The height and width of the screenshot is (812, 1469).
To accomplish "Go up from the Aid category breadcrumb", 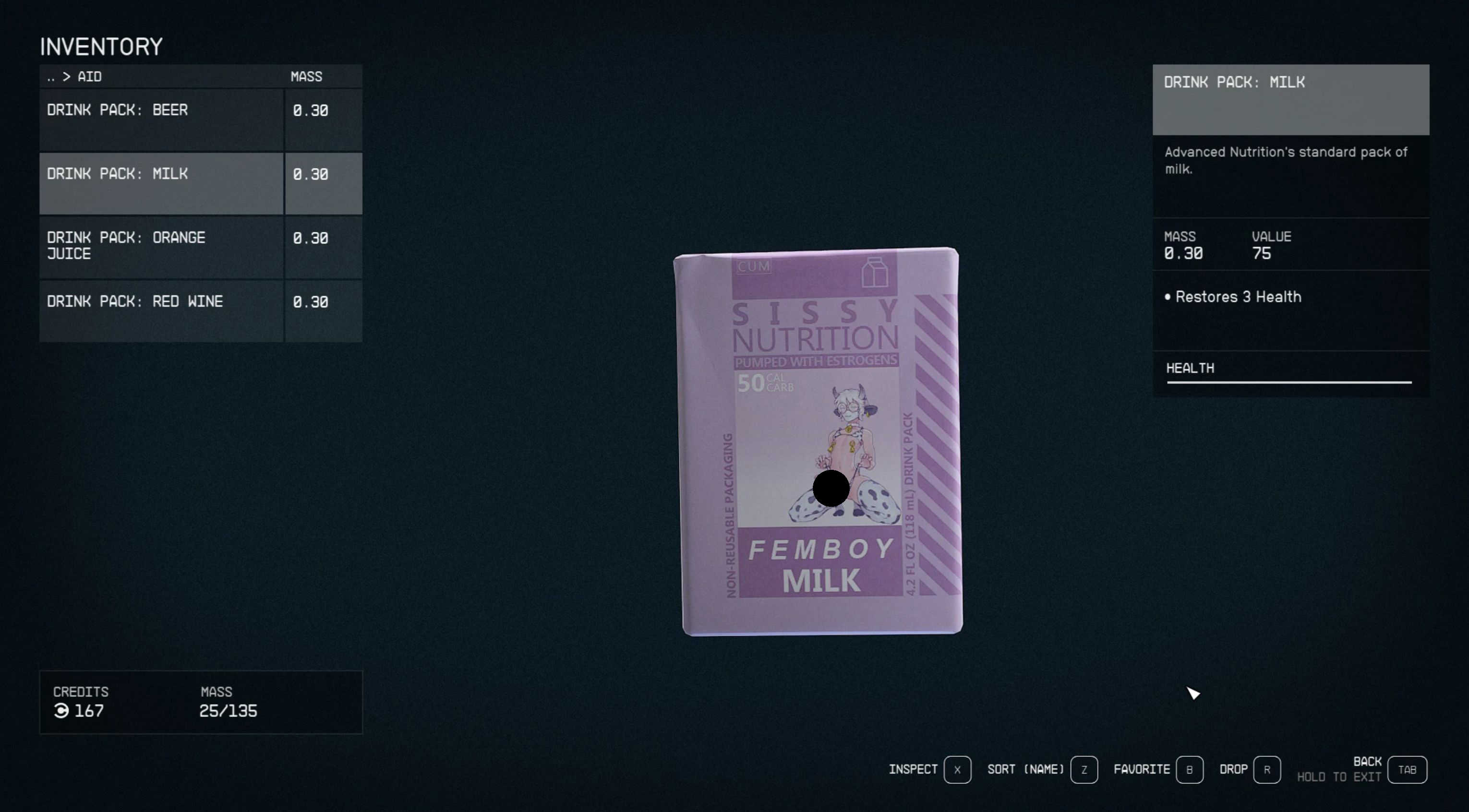I will [x=51, y=77].
